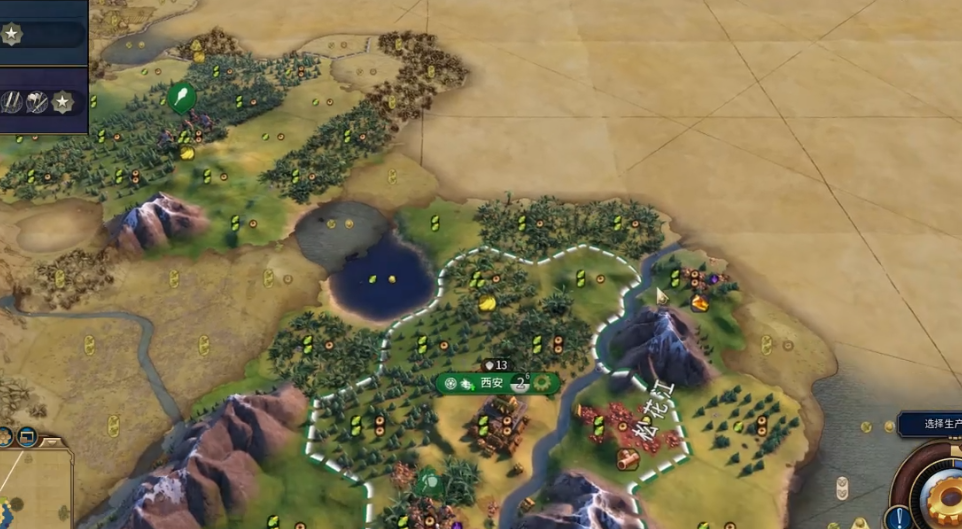The image size is (962, 529).
Task: Open the minimap framed-map options button
Action: 27,436
